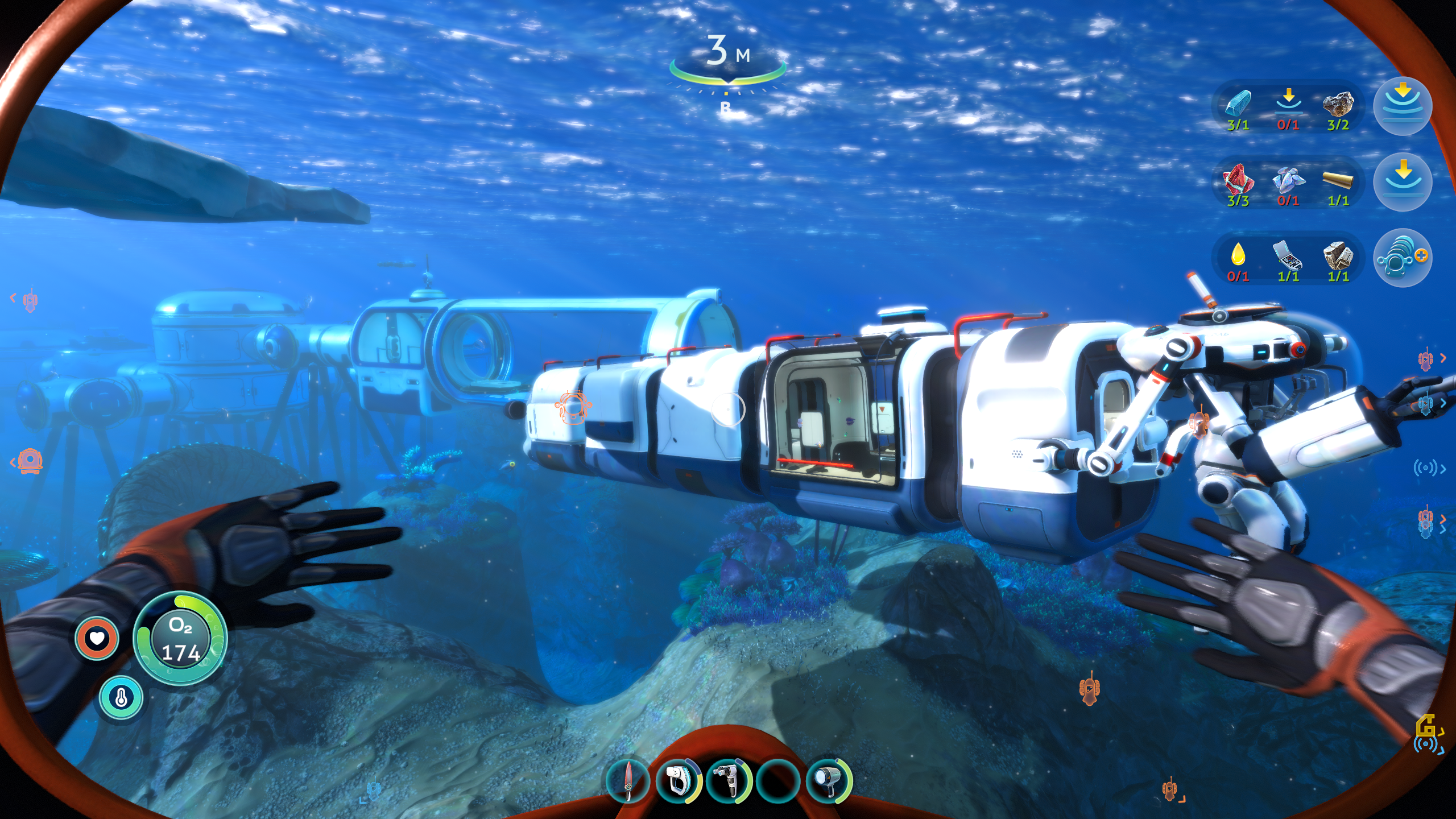
Task: Click the blue crystal shard ingredient
Action: coord(1238,105)
